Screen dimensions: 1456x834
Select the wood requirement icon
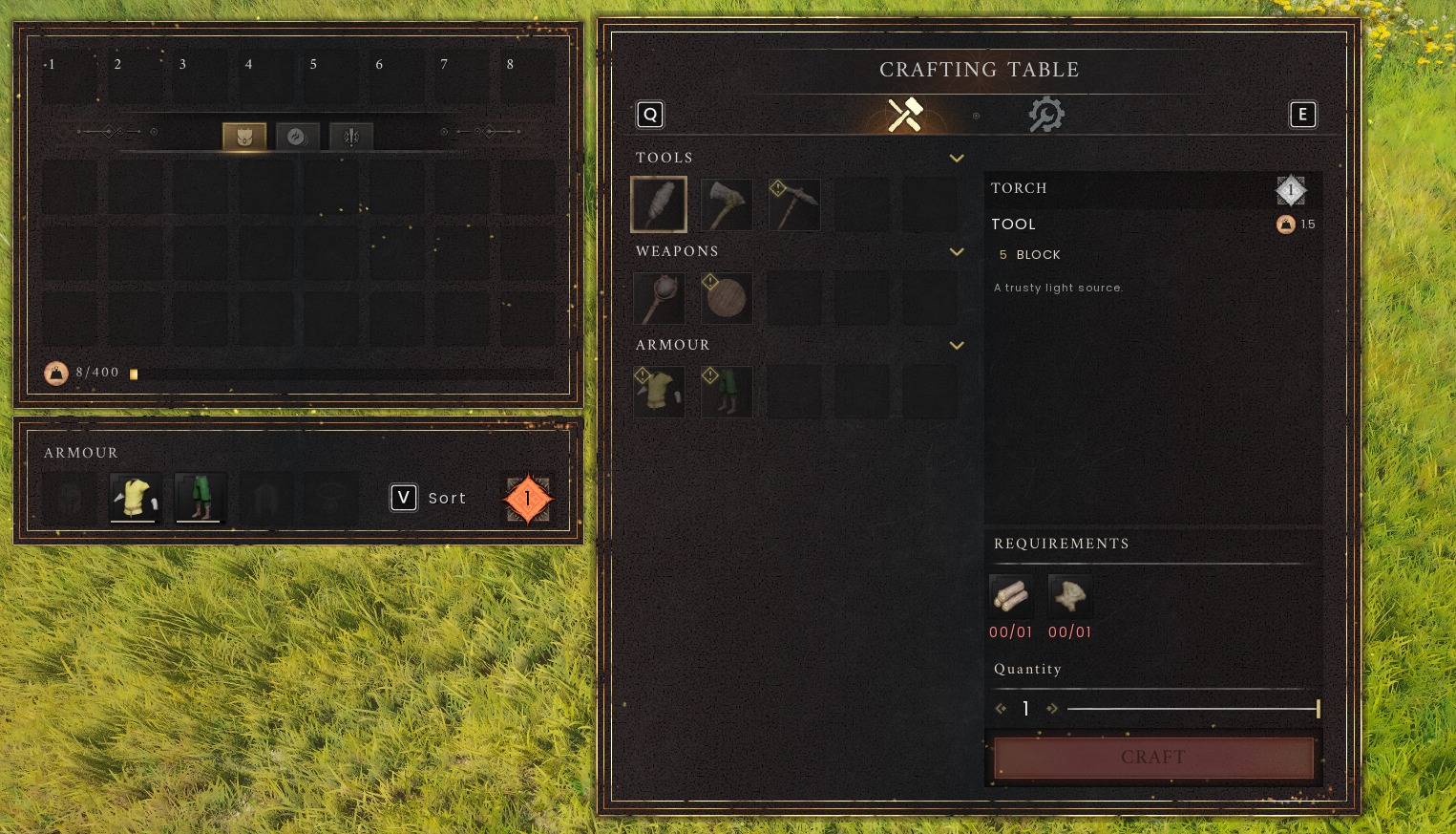coord(1011,594)
